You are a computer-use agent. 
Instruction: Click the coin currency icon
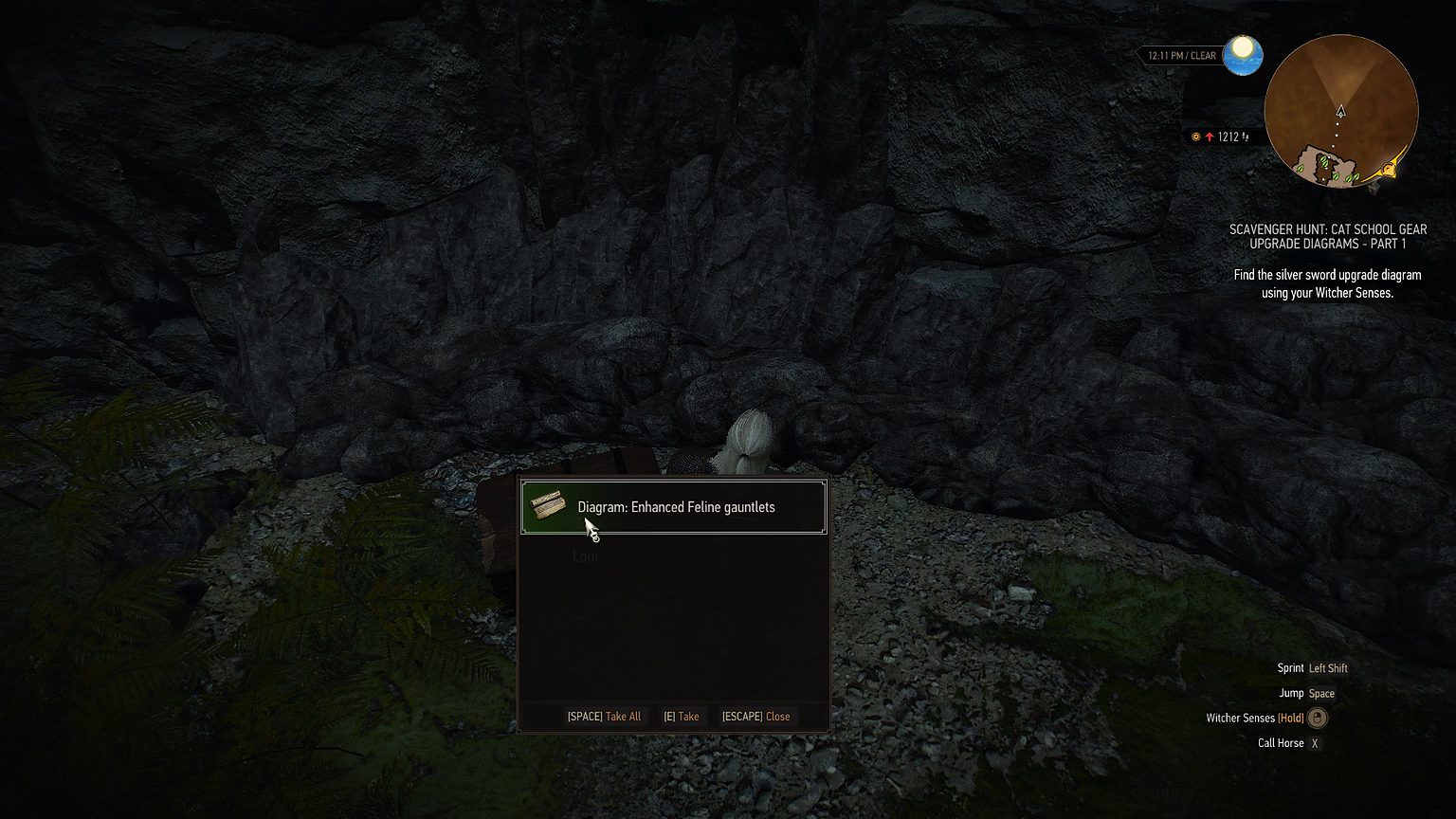1195,136
